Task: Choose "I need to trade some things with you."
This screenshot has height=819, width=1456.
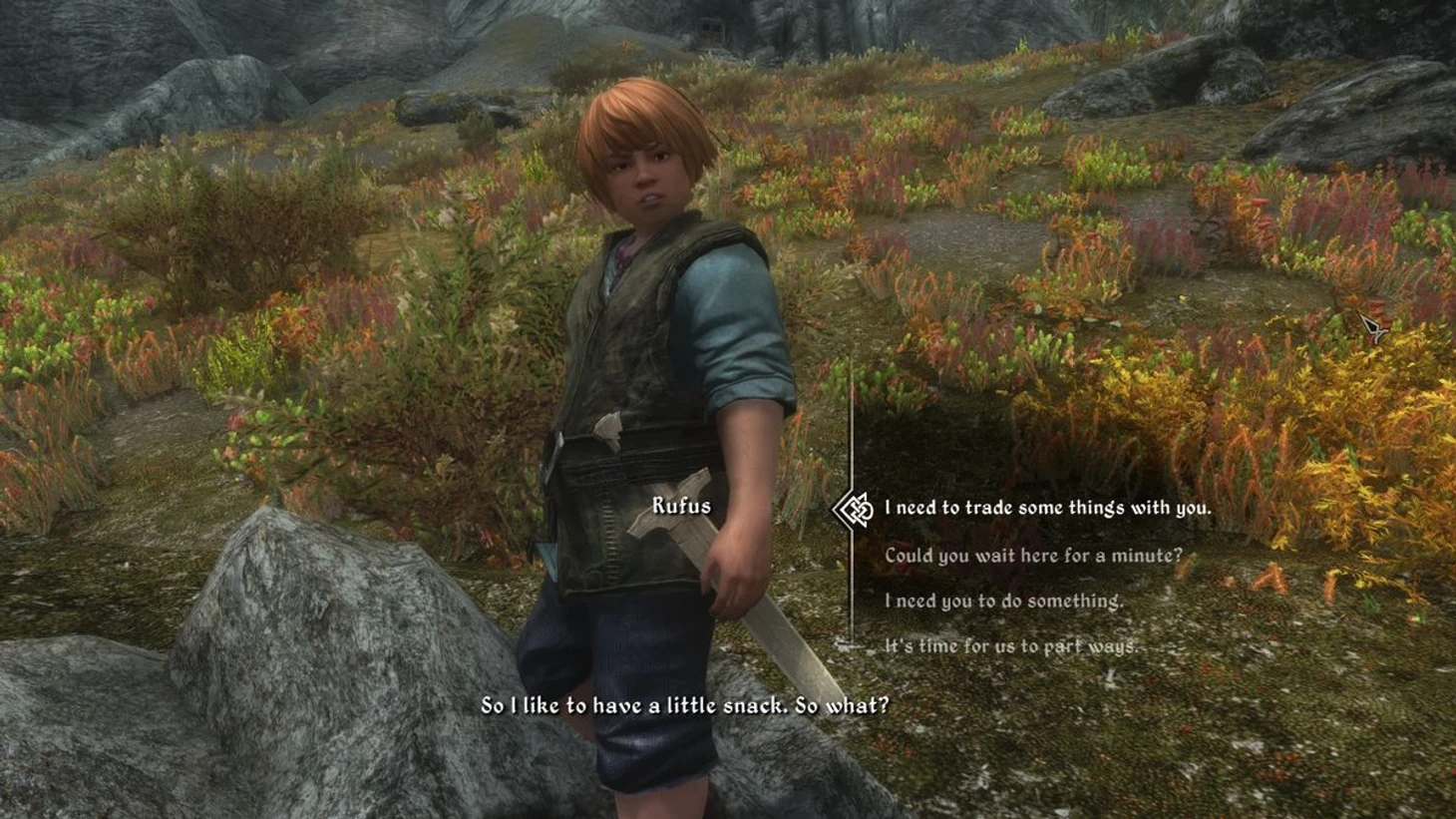Action: point(1047,508)
